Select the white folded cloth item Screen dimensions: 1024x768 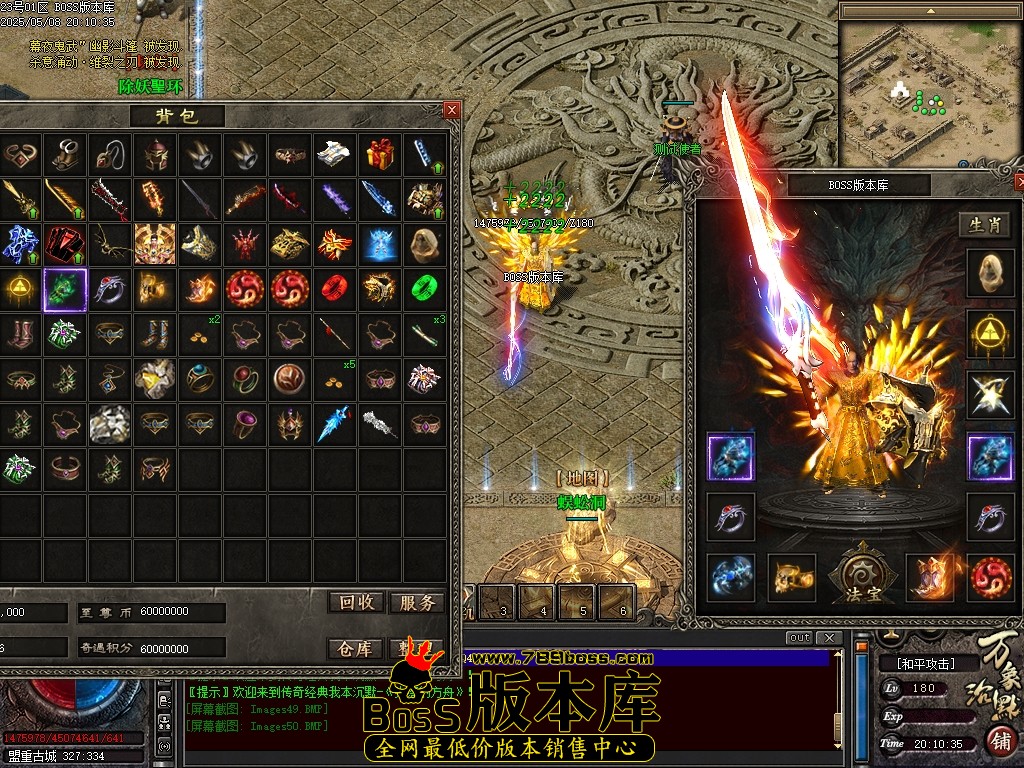point(335,154)
